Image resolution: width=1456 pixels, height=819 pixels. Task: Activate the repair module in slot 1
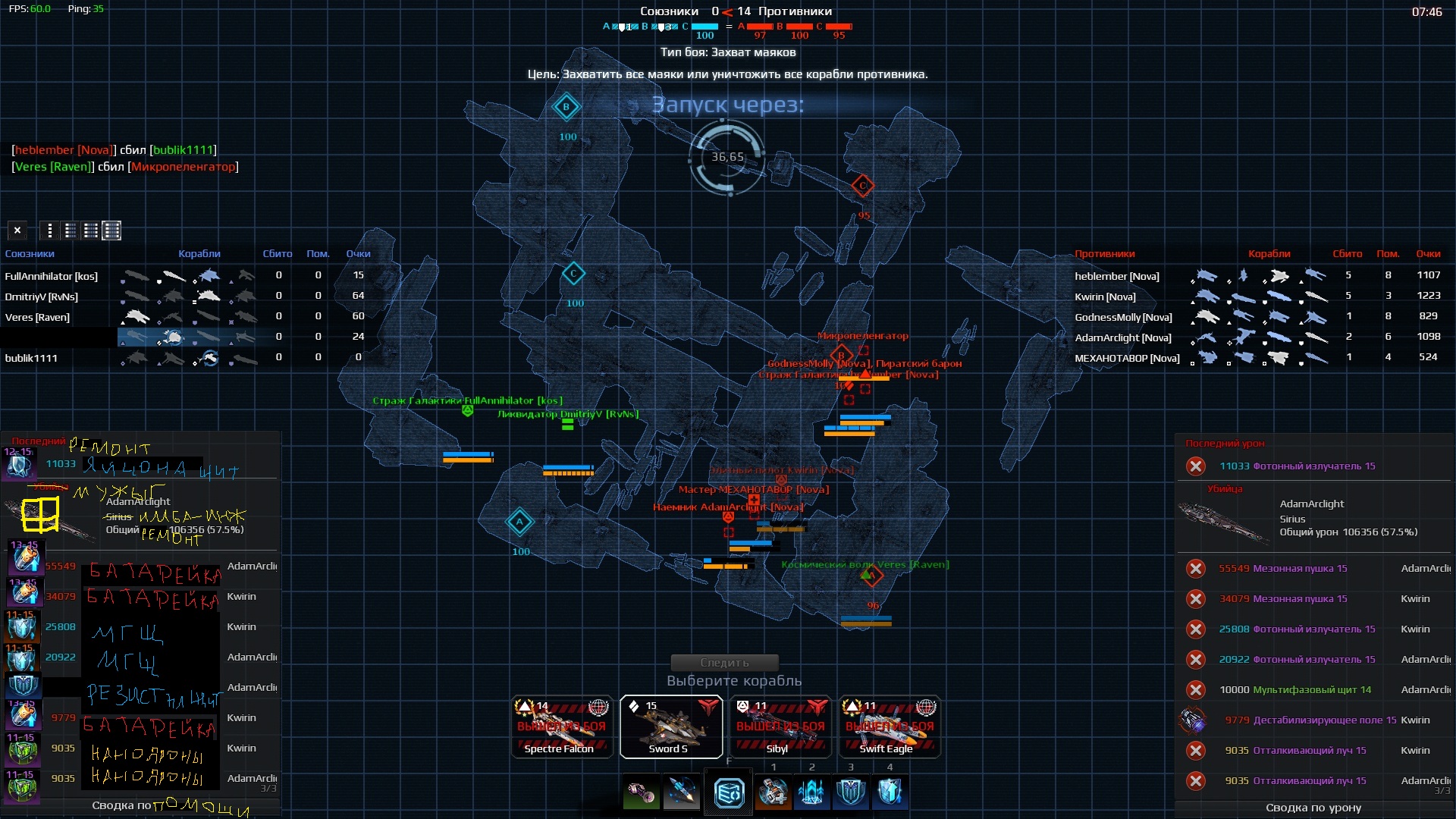point(773,793)
